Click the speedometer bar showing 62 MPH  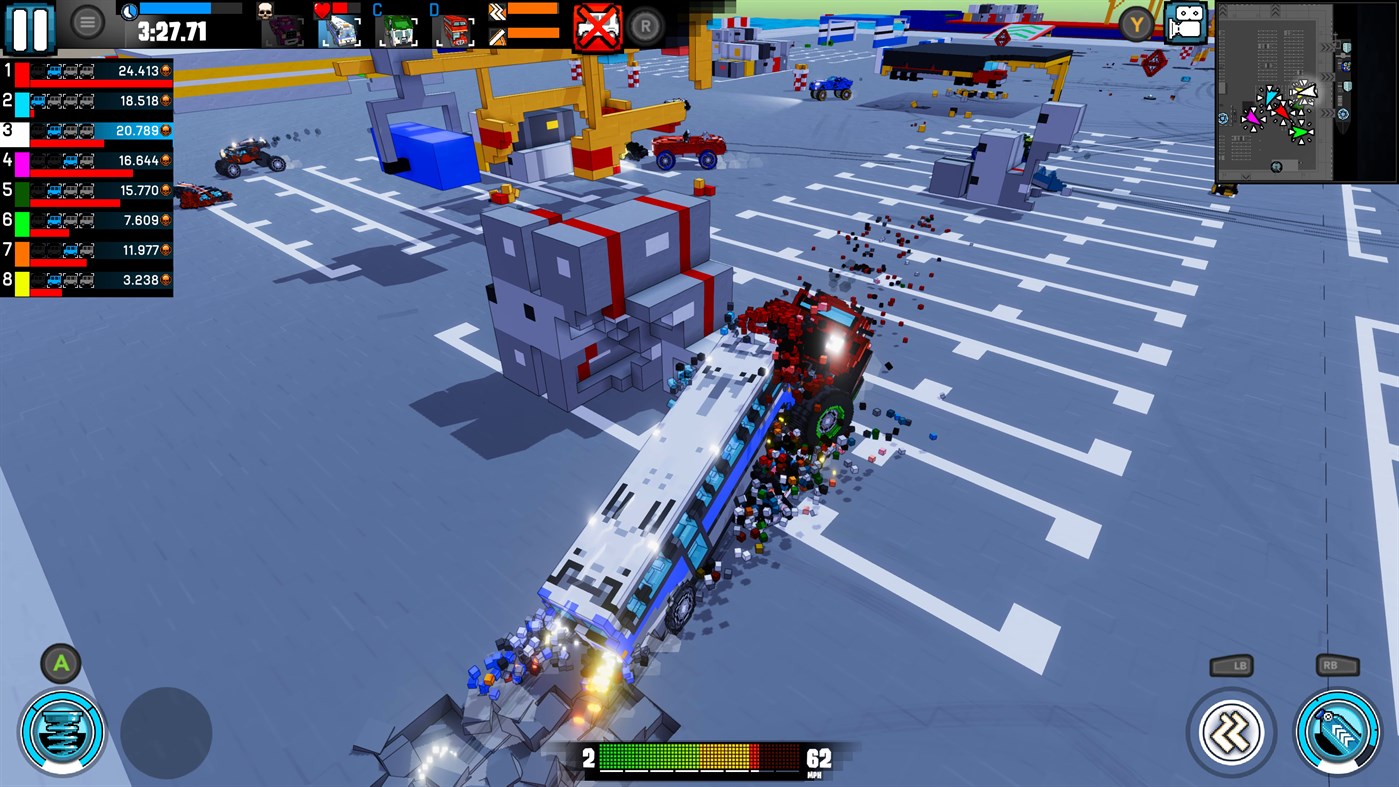pos(700,757)
